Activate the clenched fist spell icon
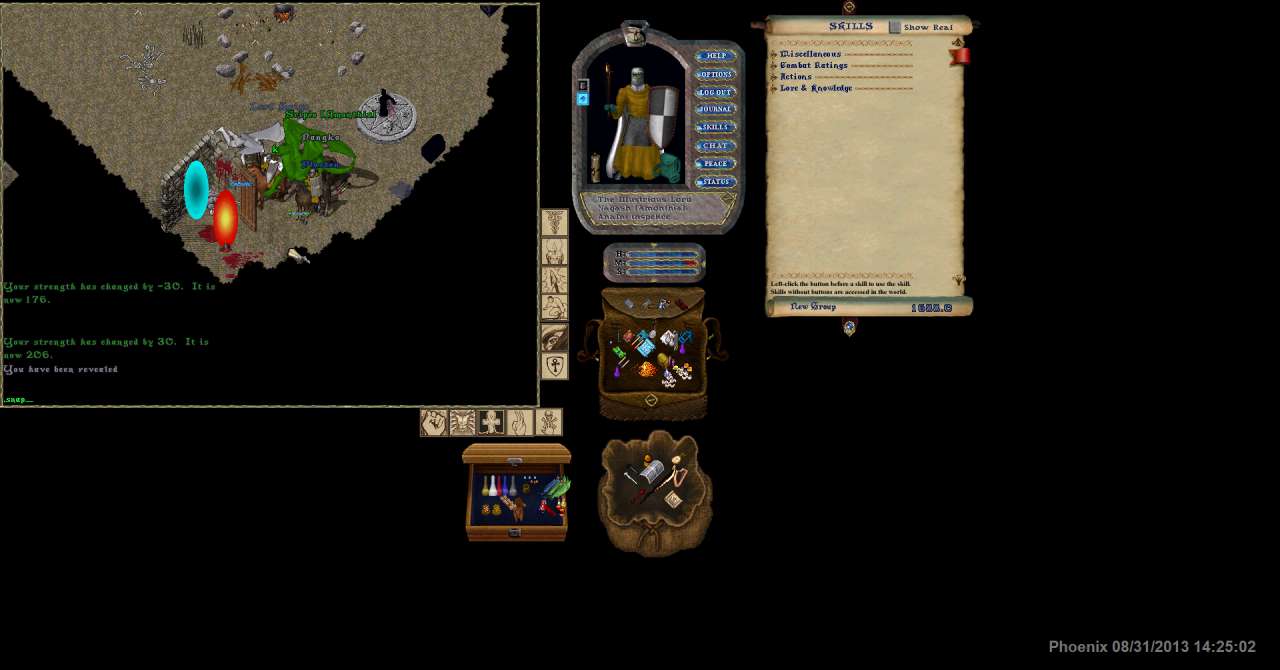 433,423
